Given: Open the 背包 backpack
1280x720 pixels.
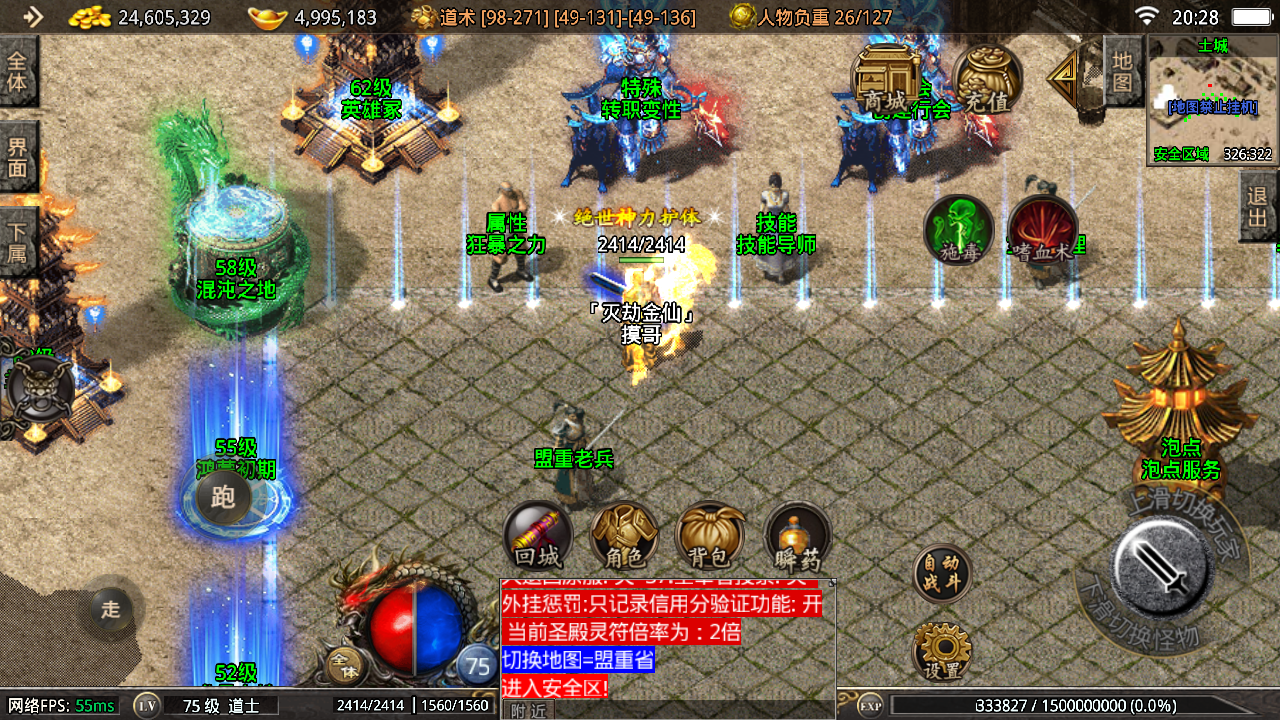Looking at the screenshot, I should tap(711, 536).
